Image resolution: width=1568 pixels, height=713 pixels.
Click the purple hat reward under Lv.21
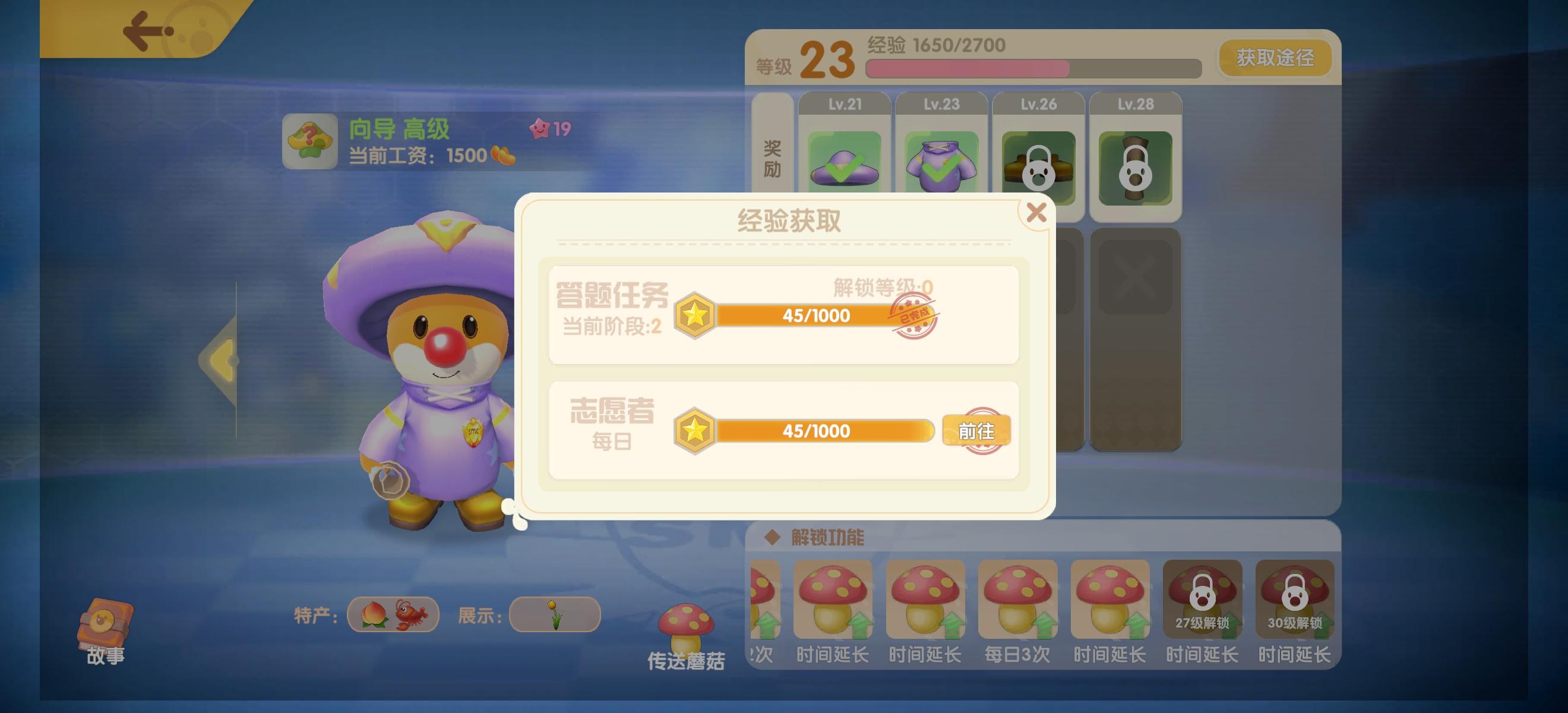845,168
